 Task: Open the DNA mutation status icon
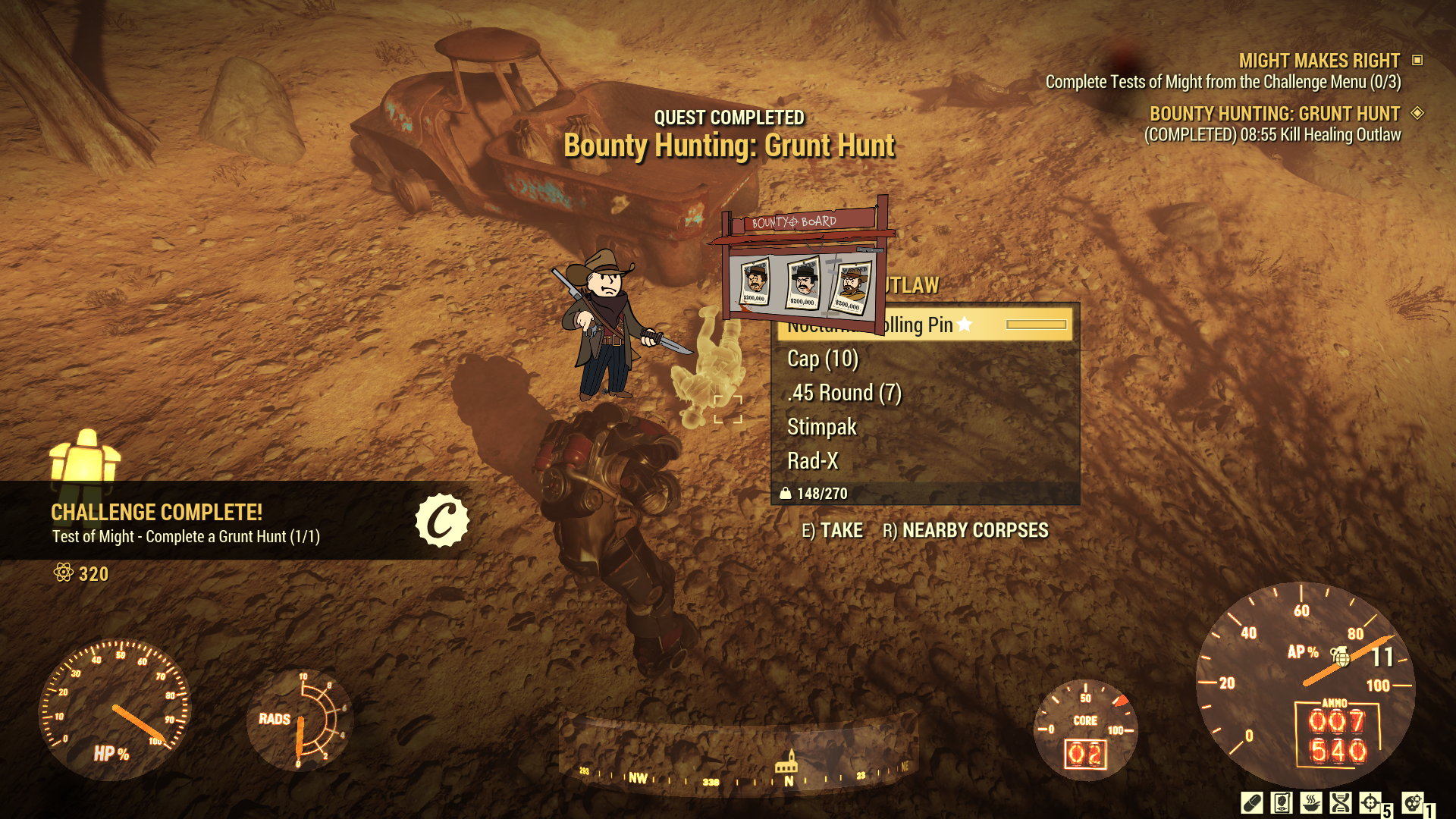click(1341, 802)
